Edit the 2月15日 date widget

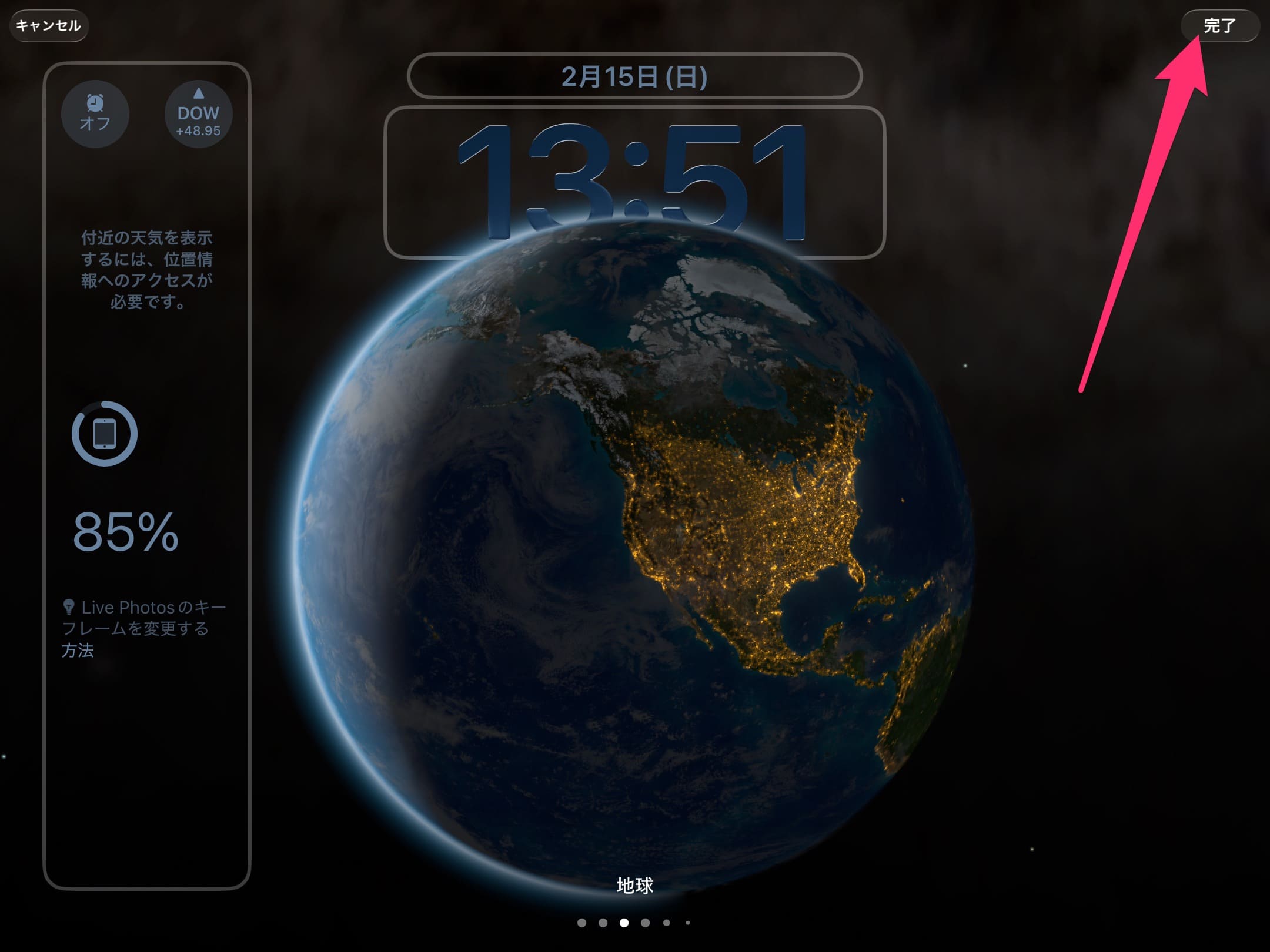point(634,76)
